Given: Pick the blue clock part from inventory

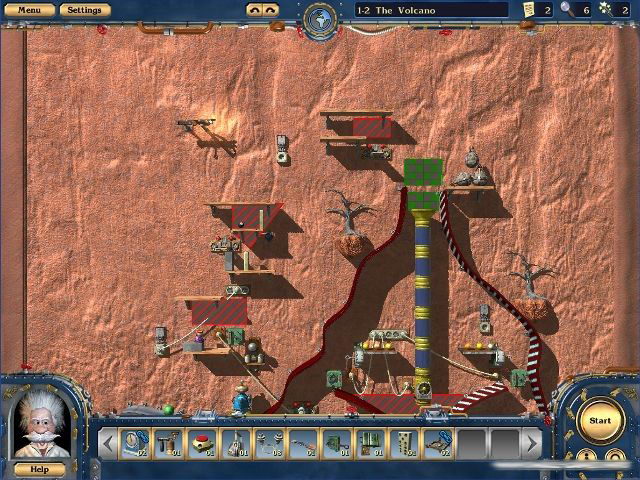Looking at the screenshot, I should [x=135, y=441].
